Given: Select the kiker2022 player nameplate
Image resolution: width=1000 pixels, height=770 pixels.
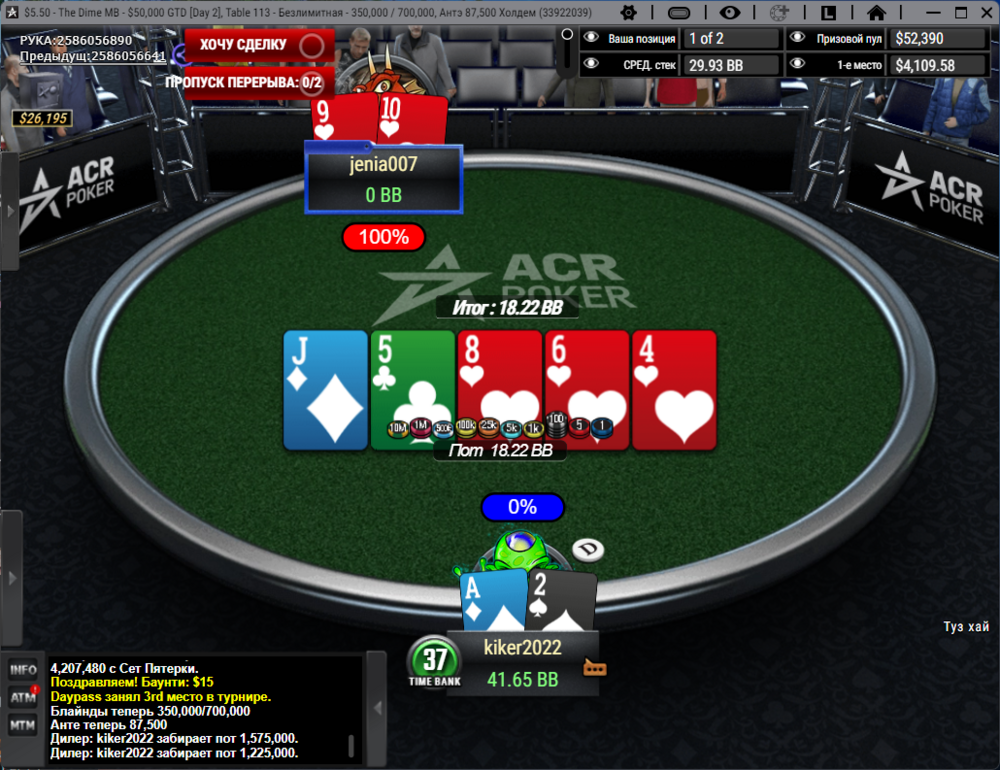Looking at the screenshot, I should click(x=522, y=662).
